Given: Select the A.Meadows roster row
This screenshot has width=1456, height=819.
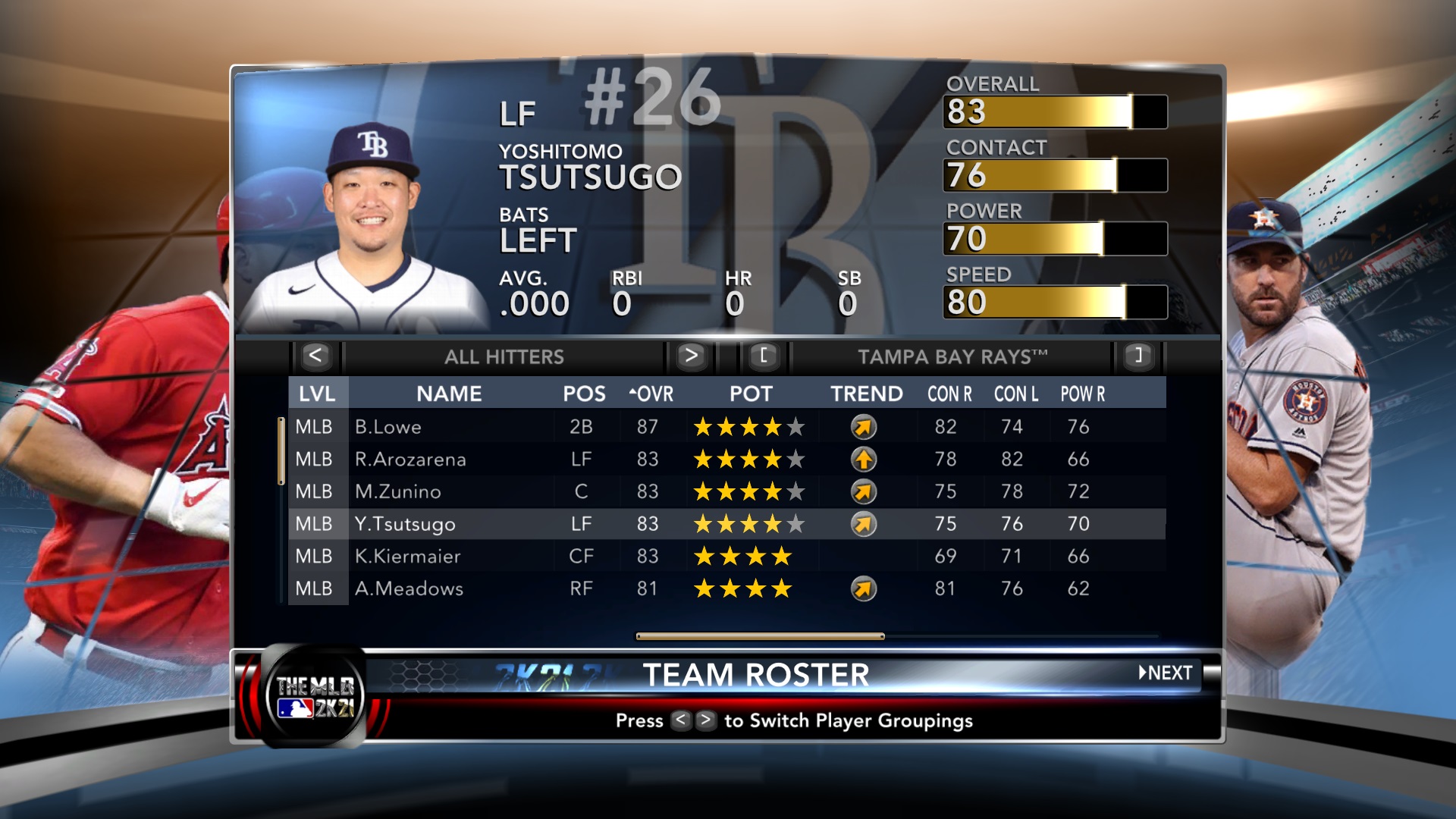Looking at the screenshot, I should pos(726,589).
